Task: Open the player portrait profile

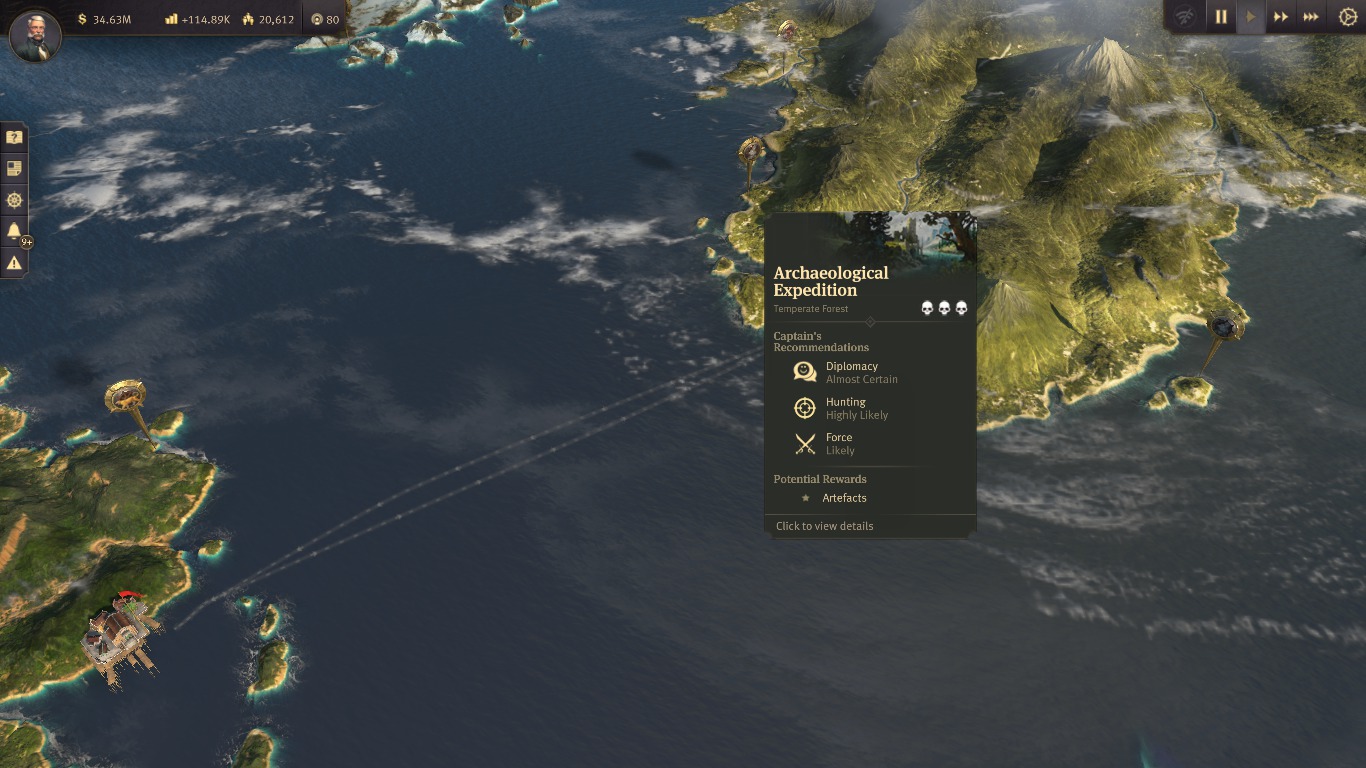Action: point(35,36)
